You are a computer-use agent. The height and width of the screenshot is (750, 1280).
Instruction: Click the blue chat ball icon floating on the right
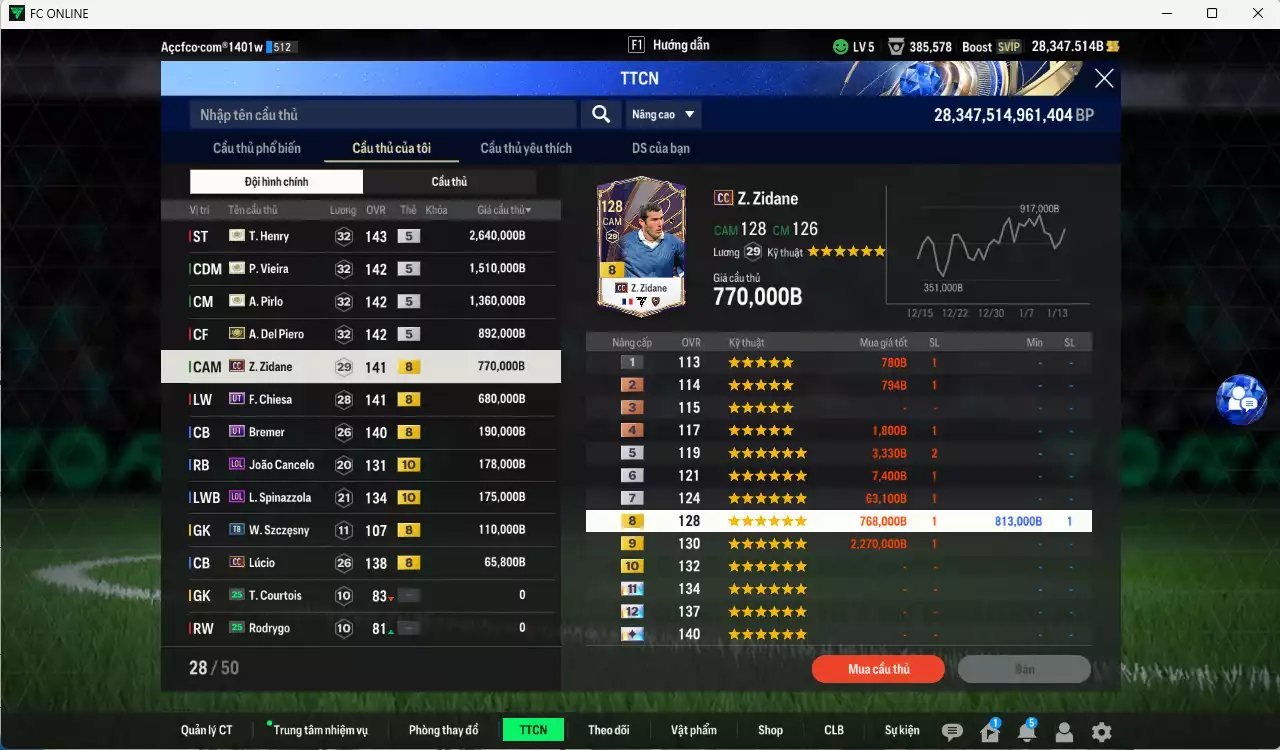click(x=1242, y=400)
